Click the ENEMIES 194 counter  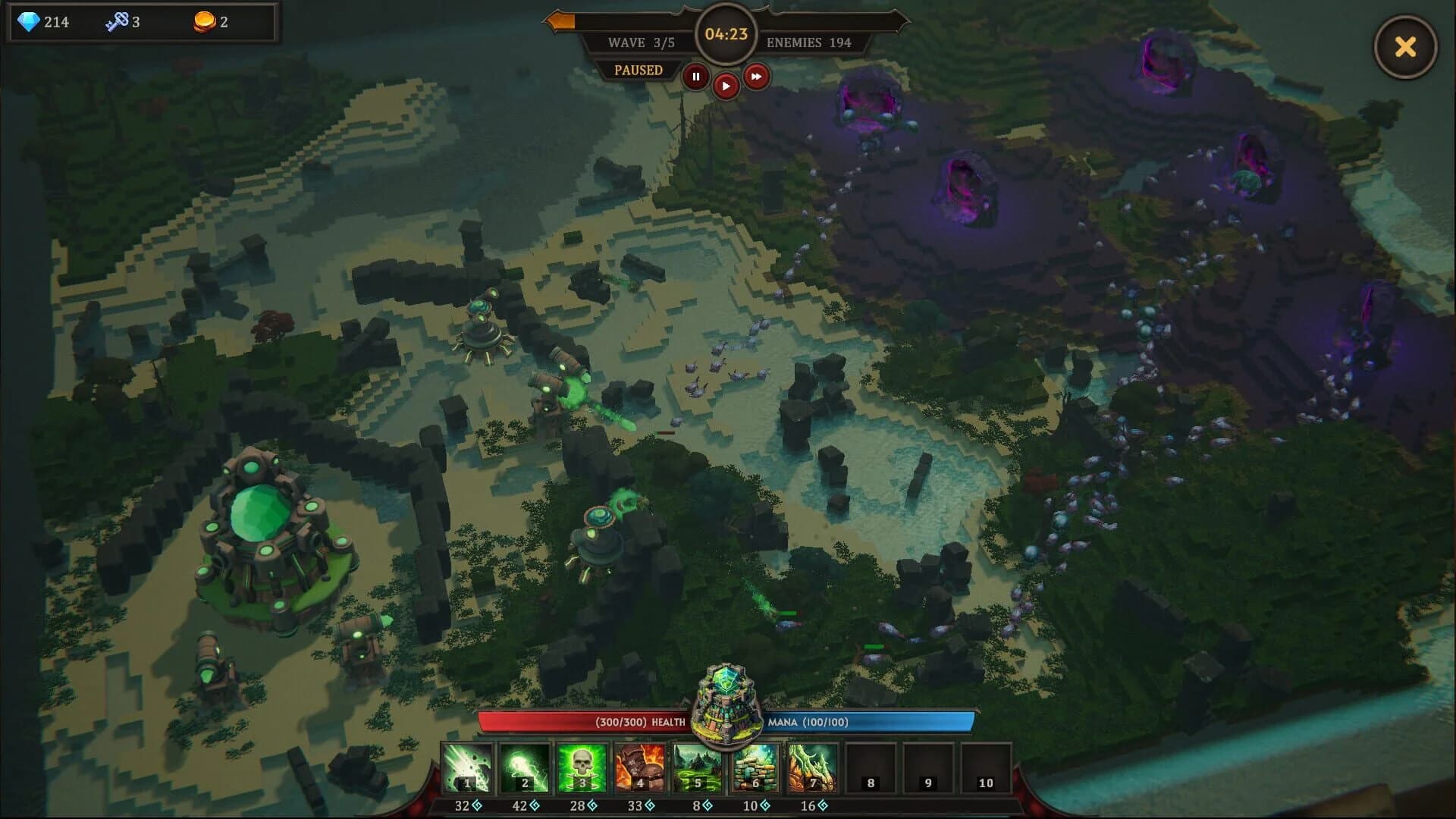(808, 43)
